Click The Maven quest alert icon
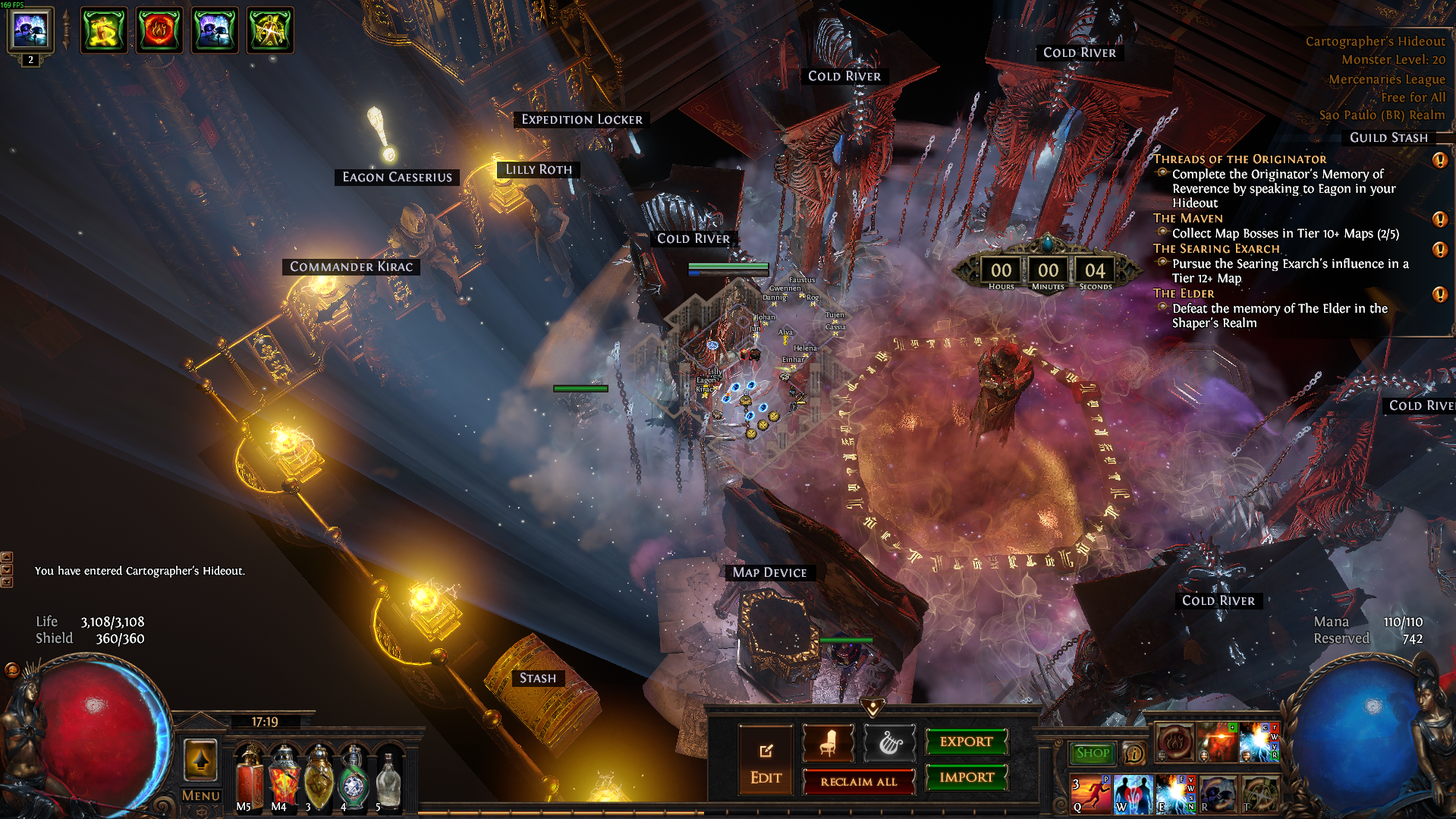1456x819 pixels. click(1439, 219)
